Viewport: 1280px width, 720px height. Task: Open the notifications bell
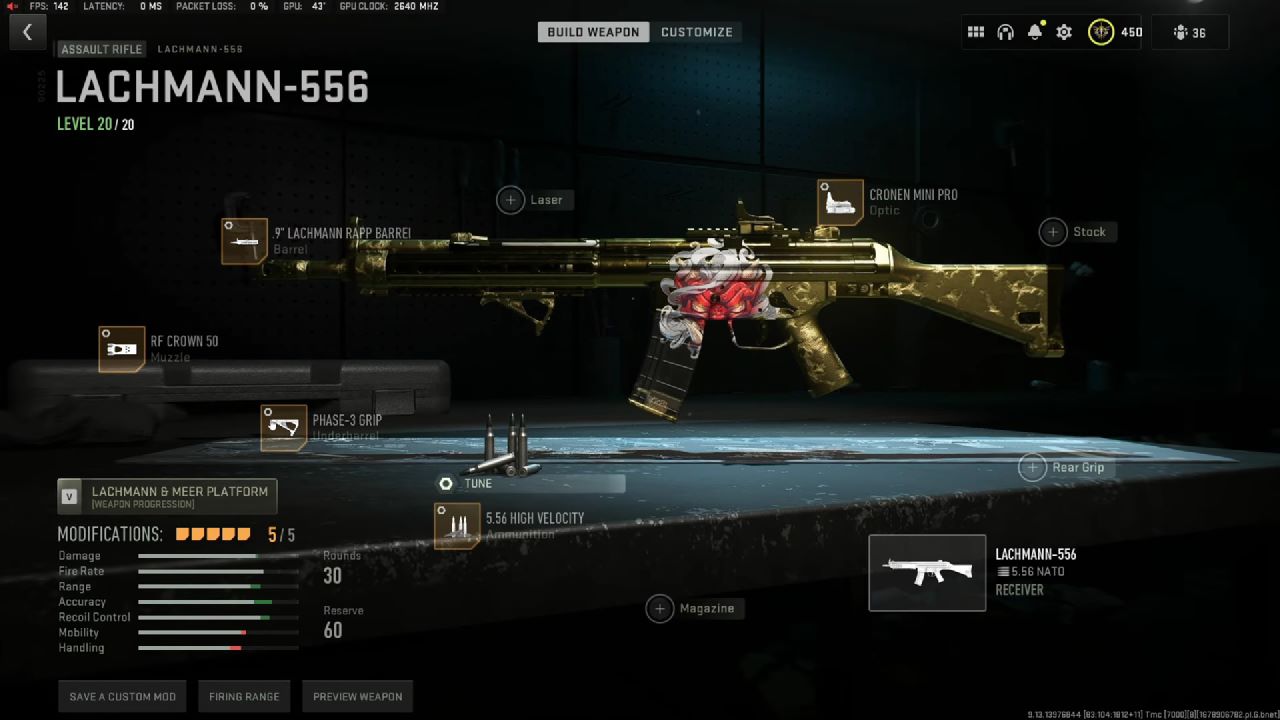point(1034,31)
